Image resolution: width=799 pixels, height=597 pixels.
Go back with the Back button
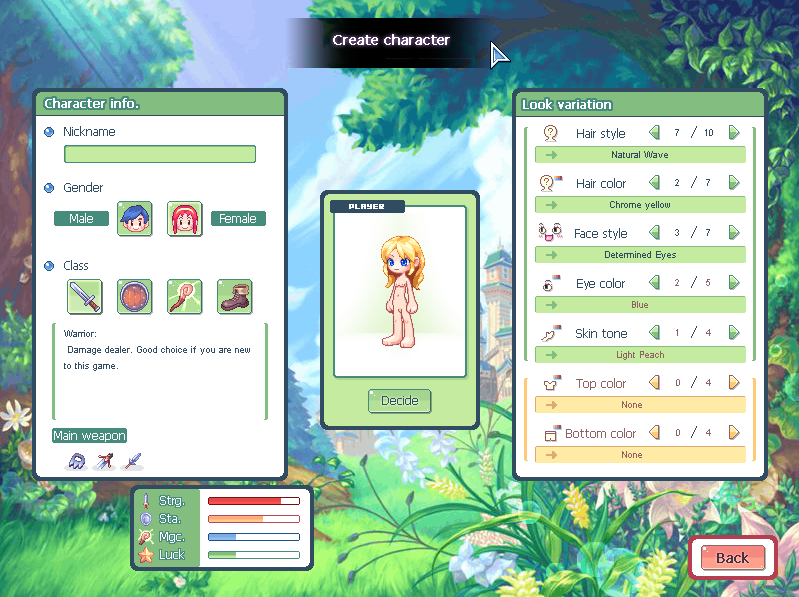click(732, 557)
